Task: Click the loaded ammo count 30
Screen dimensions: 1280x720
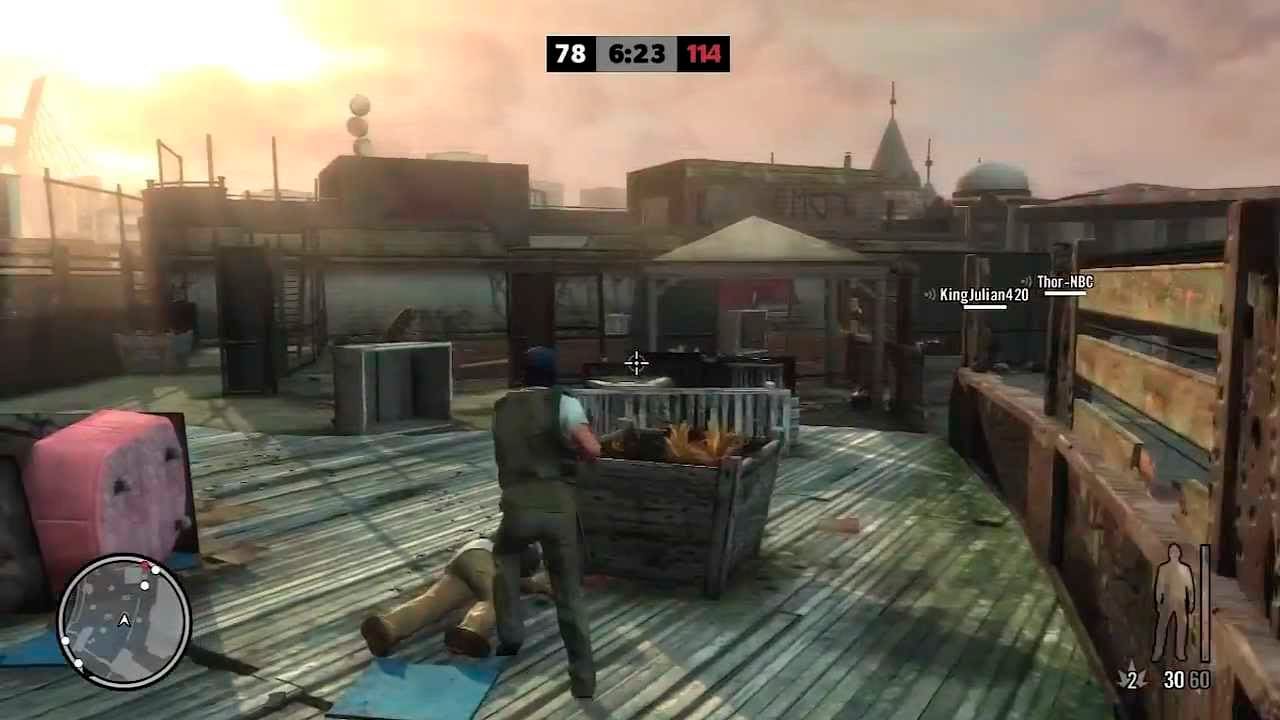Action: coord(1175,679)
